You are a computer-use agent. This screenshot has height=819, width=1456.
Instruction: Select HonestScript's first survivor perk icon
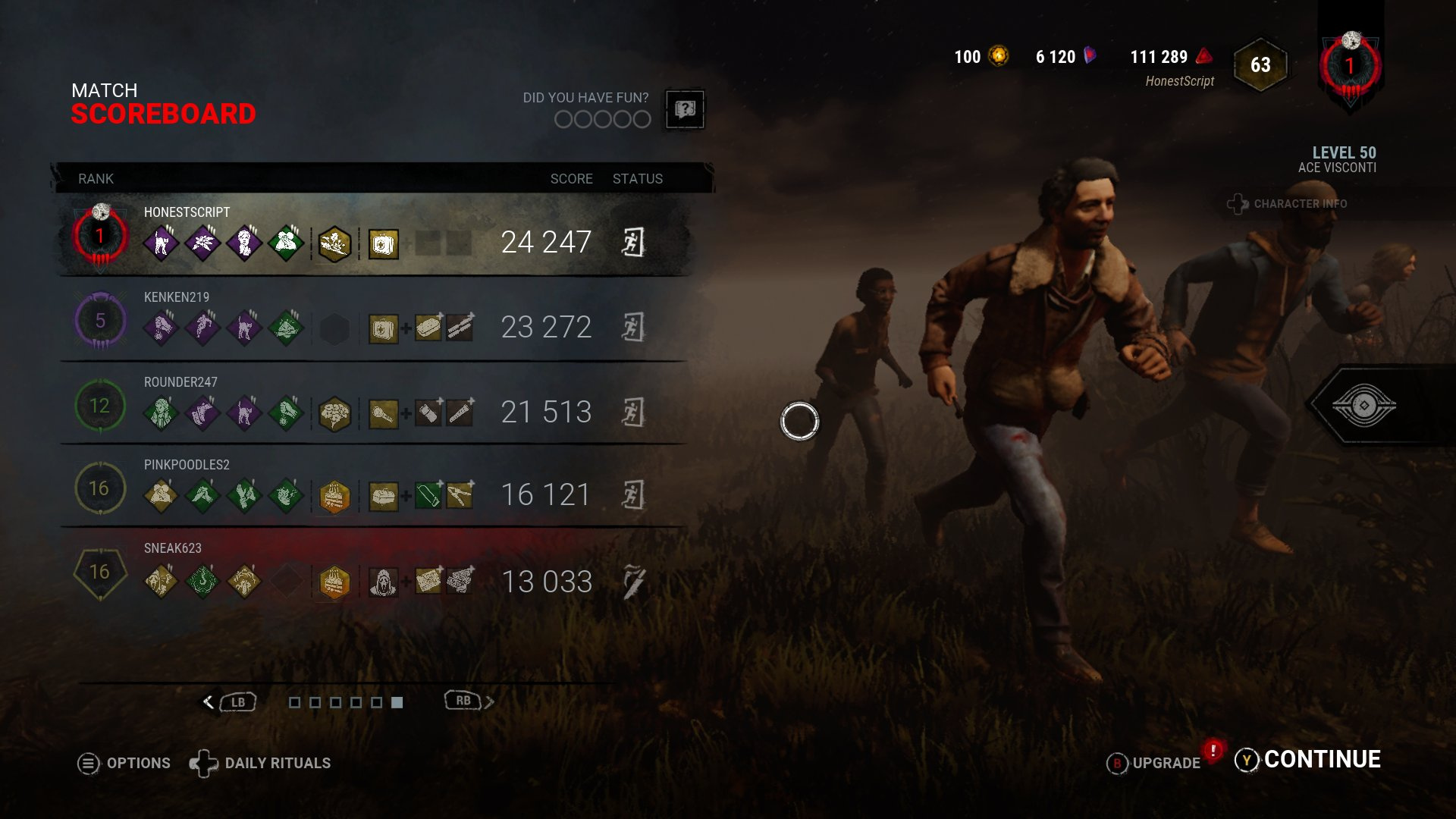click(x=161, y=241)
